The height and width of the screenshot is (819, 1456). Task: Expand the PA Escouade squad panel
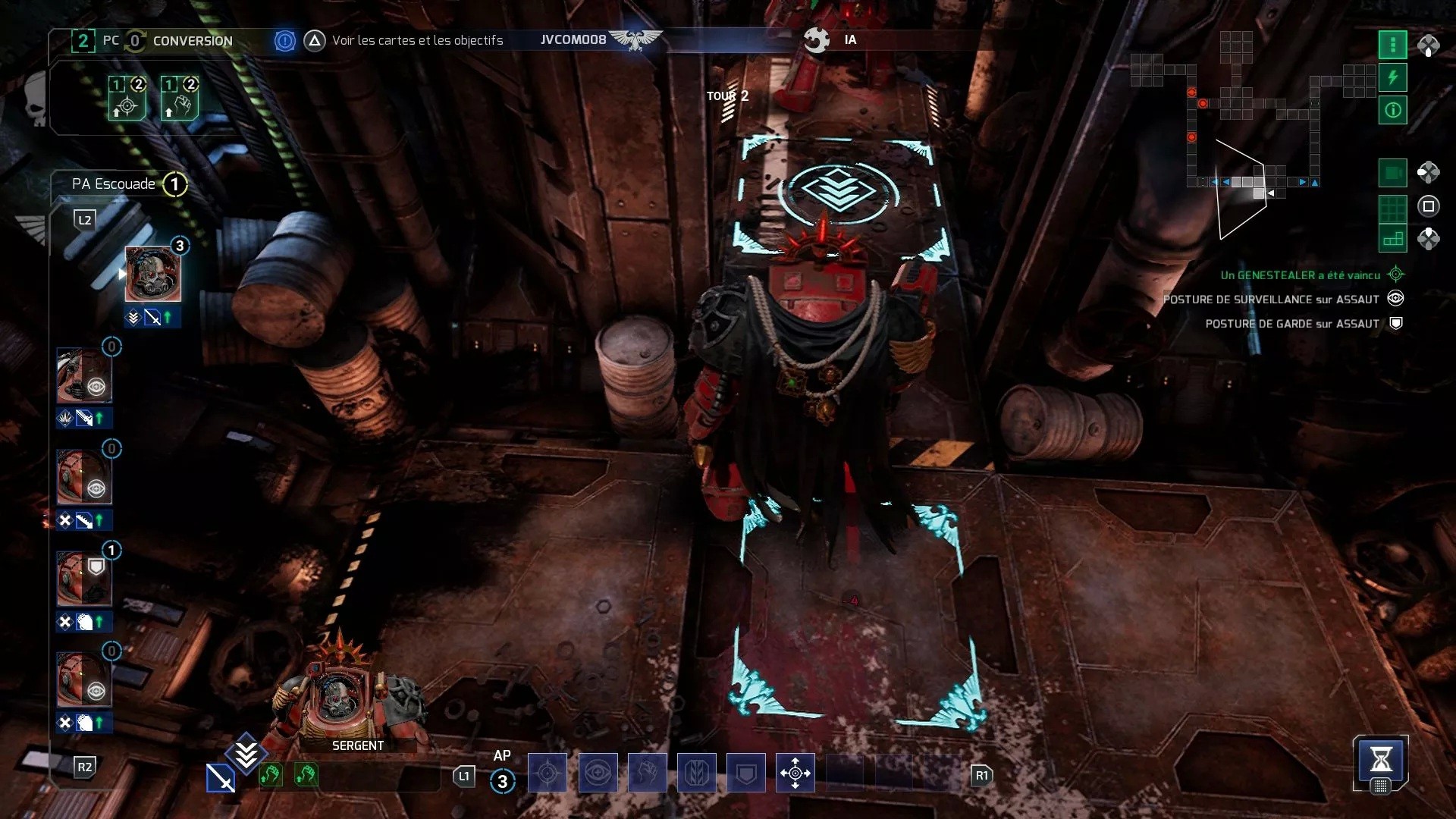click(112, 184)
